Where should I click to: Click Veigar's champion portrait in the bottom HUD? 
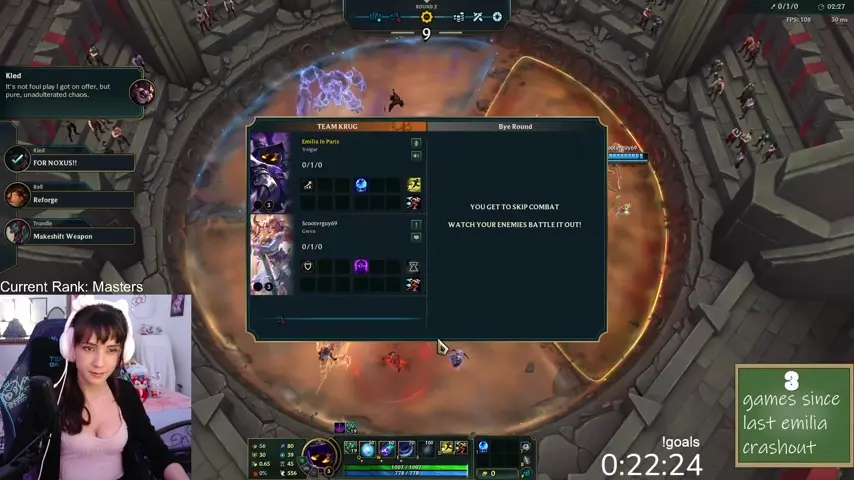320,455
